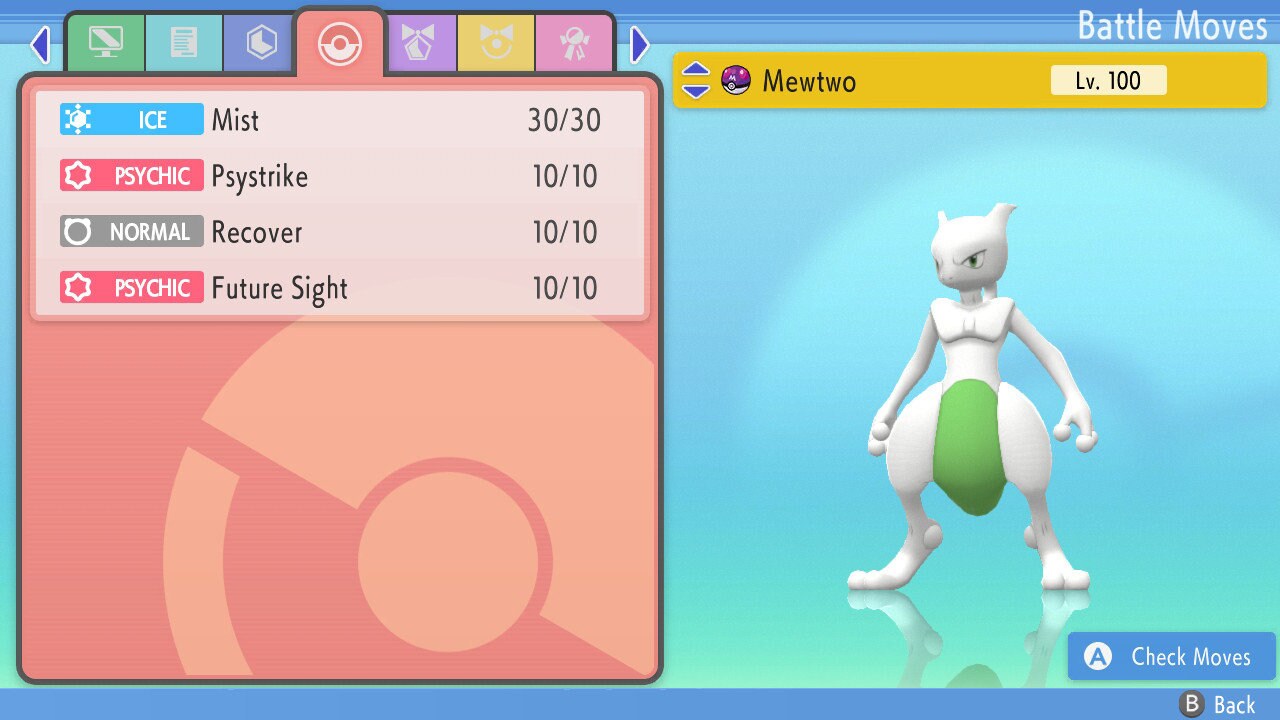The width and height of the screenshot is (1280, 720).
Task: Switch to the blue hexagon stats tab
Action: click(261, 43)
